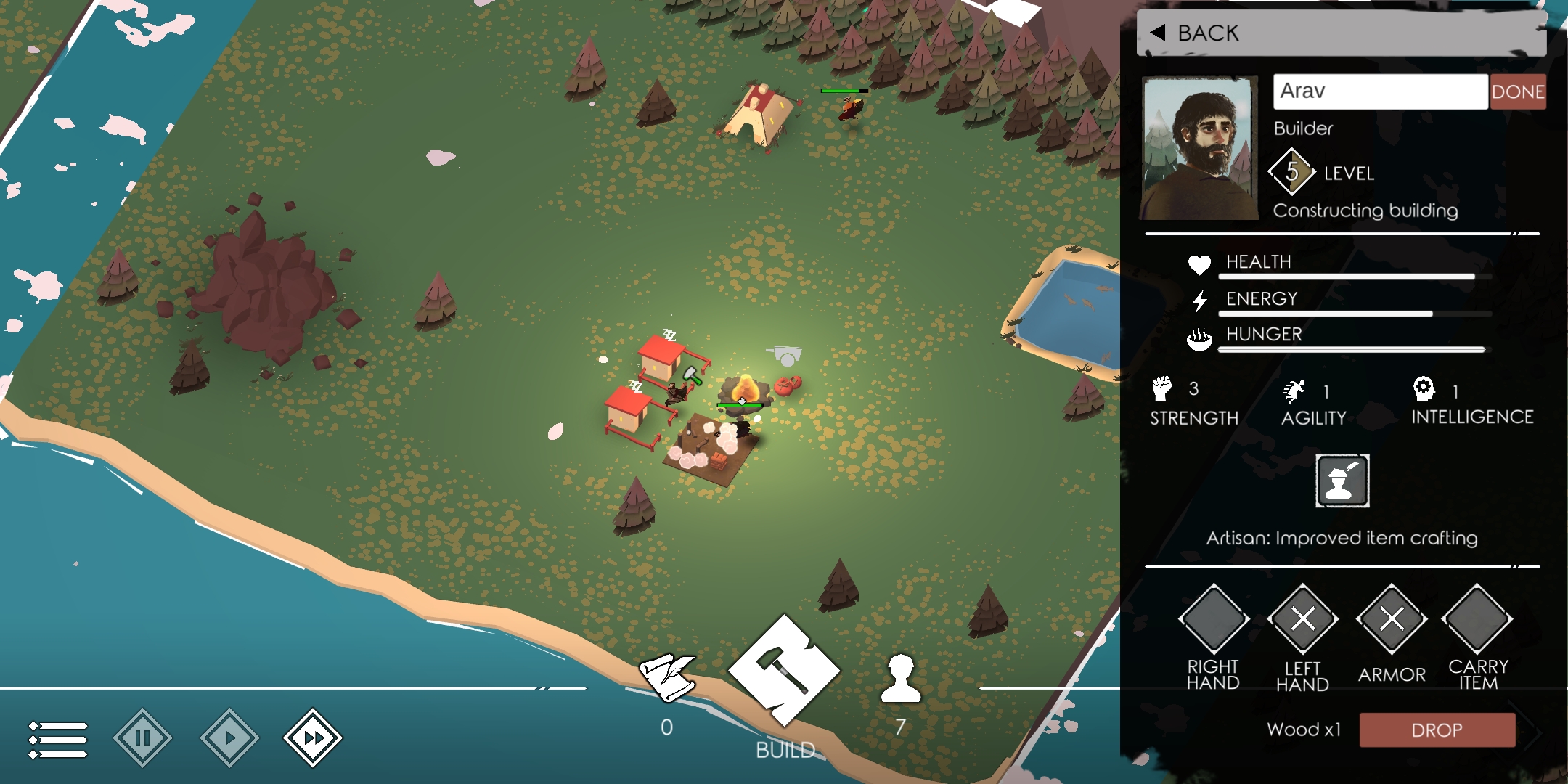The height and width of the screenshot is (784, 1568).
Task: Click Arav's character portrait
Action: [x=1200, y=148]
